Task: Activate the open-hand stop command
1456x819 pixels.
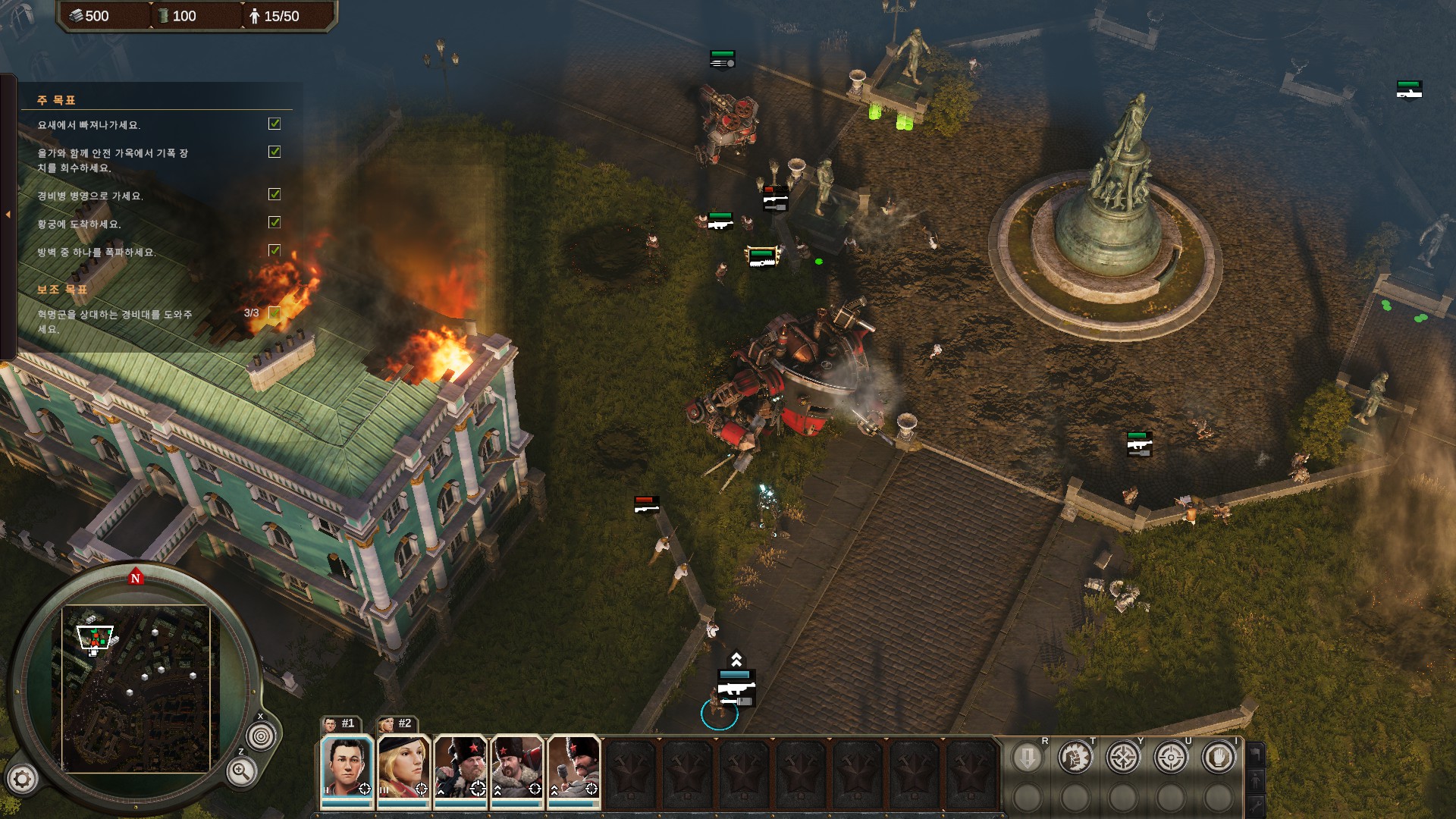Action: (1219, 758)
